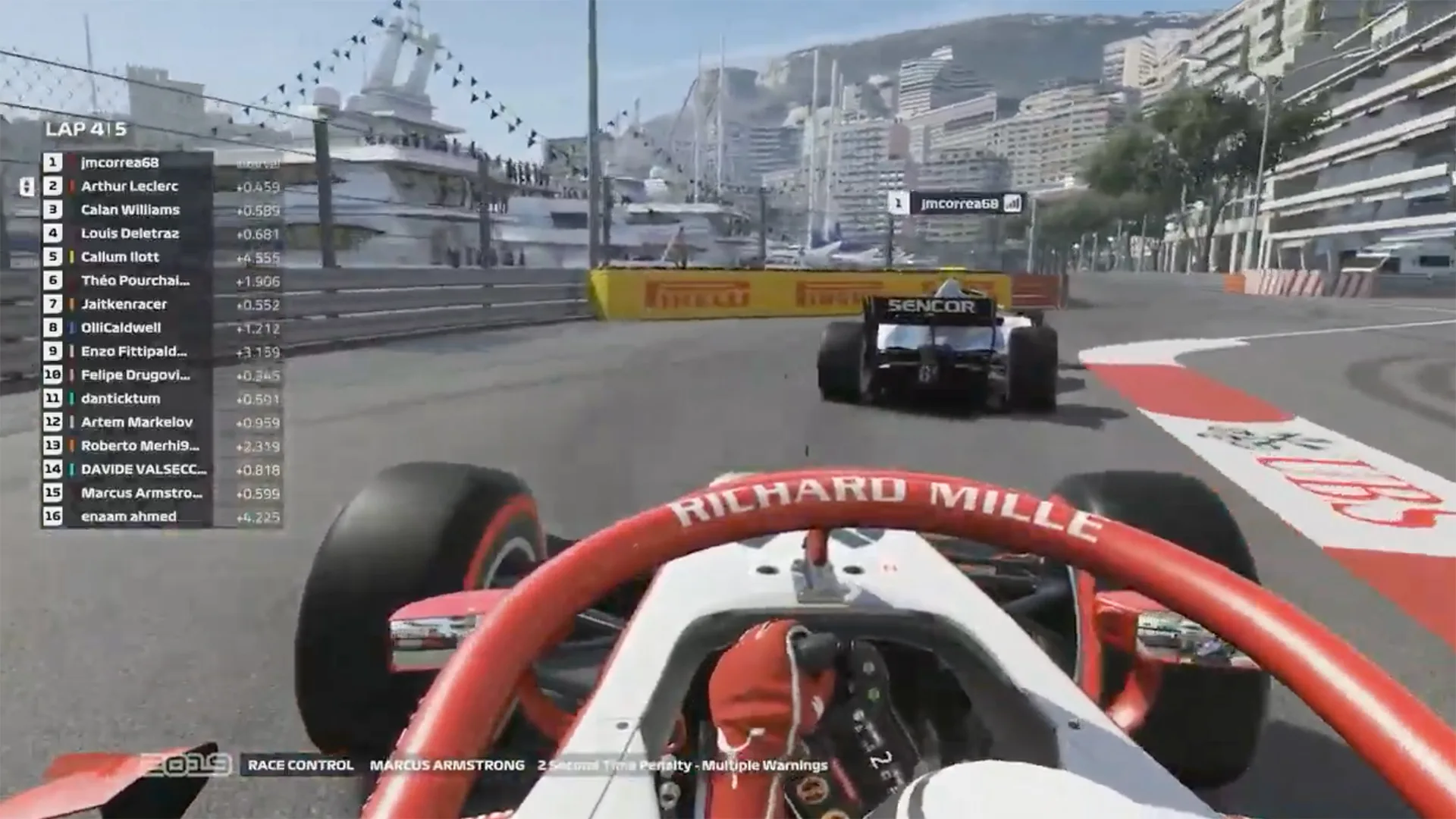
Task: Expand Théo Pourchai's truncated name entry
Action: click(x=133, y=281)
